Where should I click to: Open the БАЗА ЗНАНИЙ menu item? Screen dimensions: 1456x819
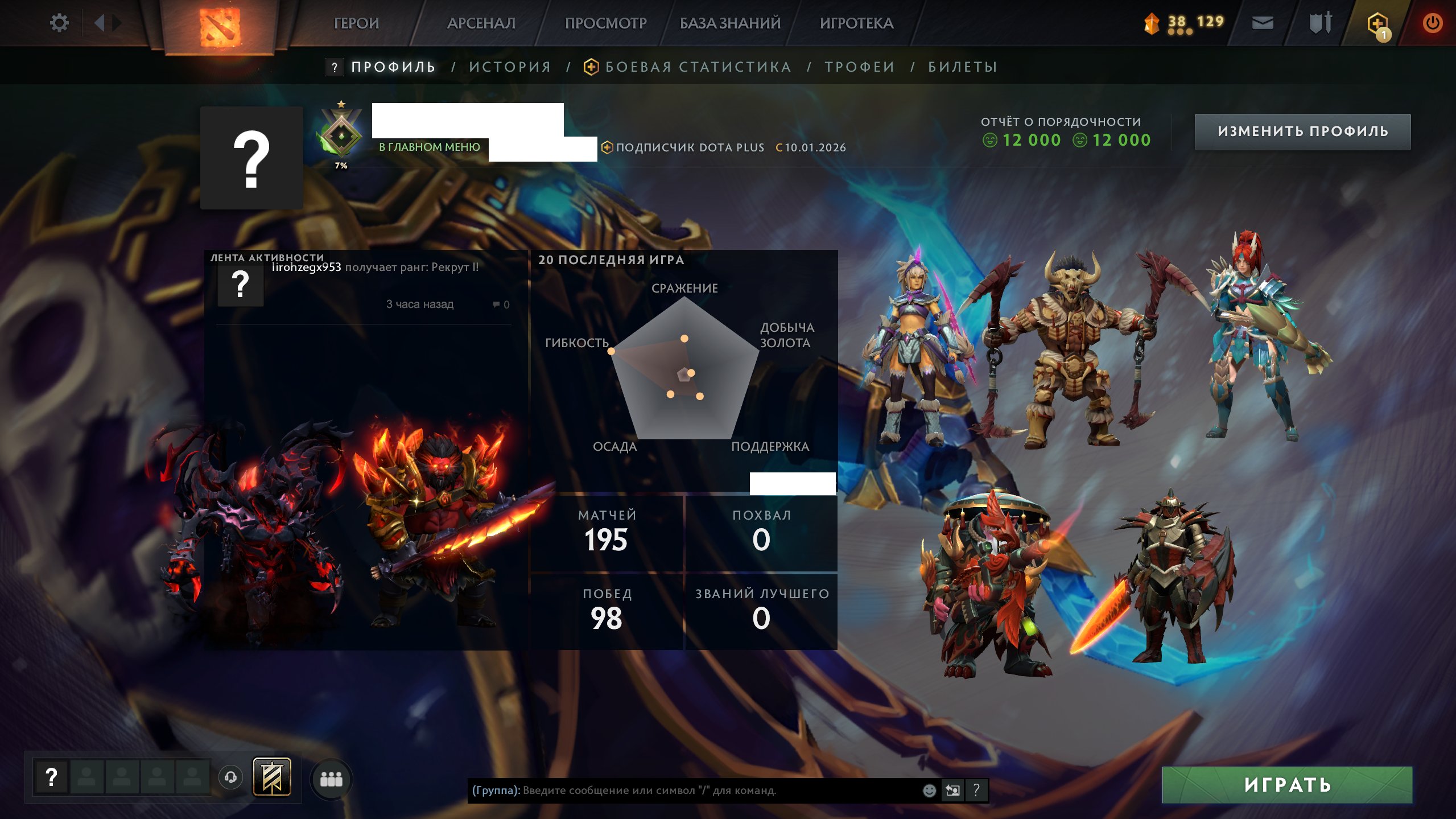(x=728, y=23)
